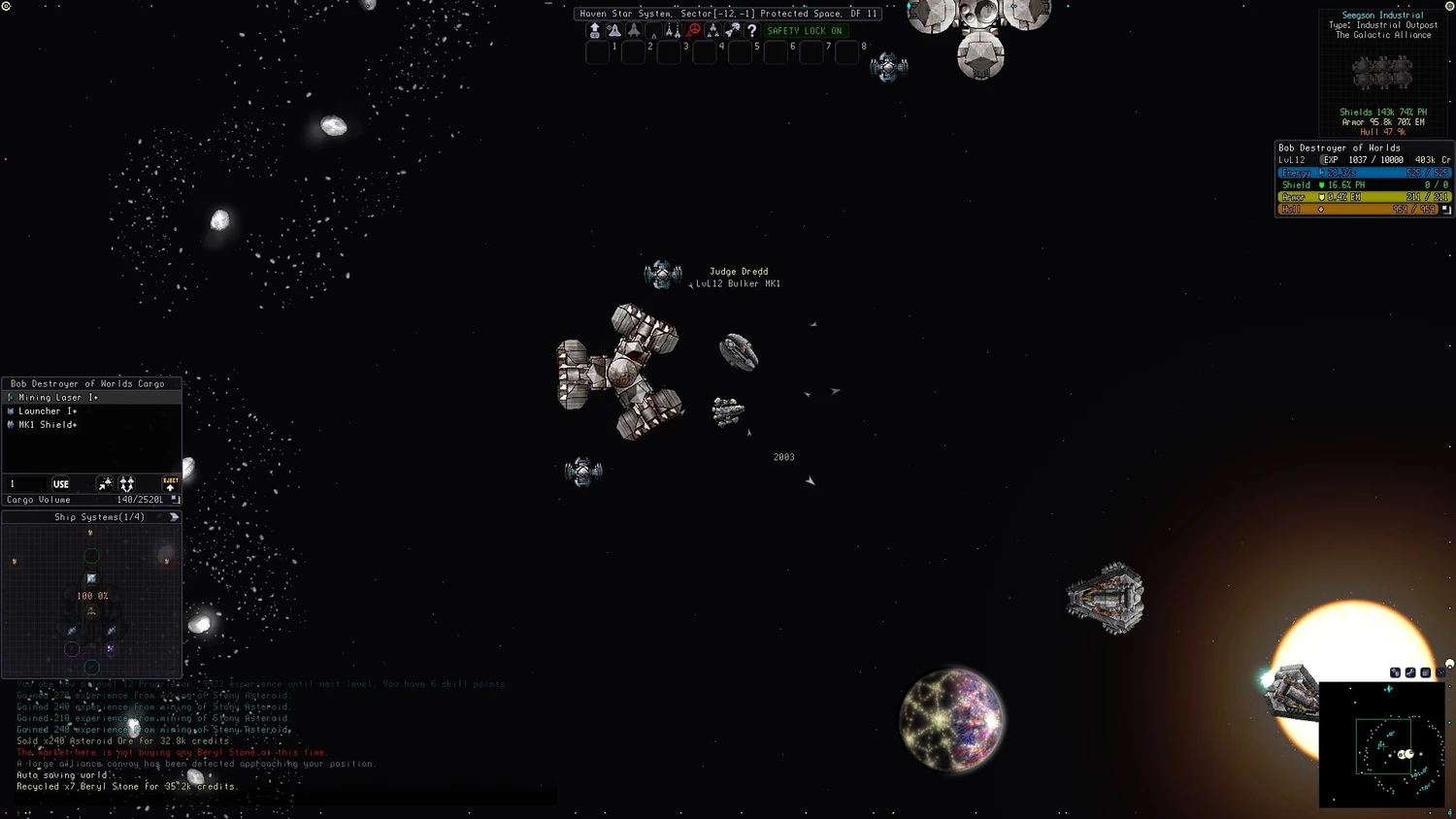Image resolution: width=1456 pixels, height=819 pixels.
Task: Select Mining Laser I in cargo list
Action: click(x=58, y=398)
